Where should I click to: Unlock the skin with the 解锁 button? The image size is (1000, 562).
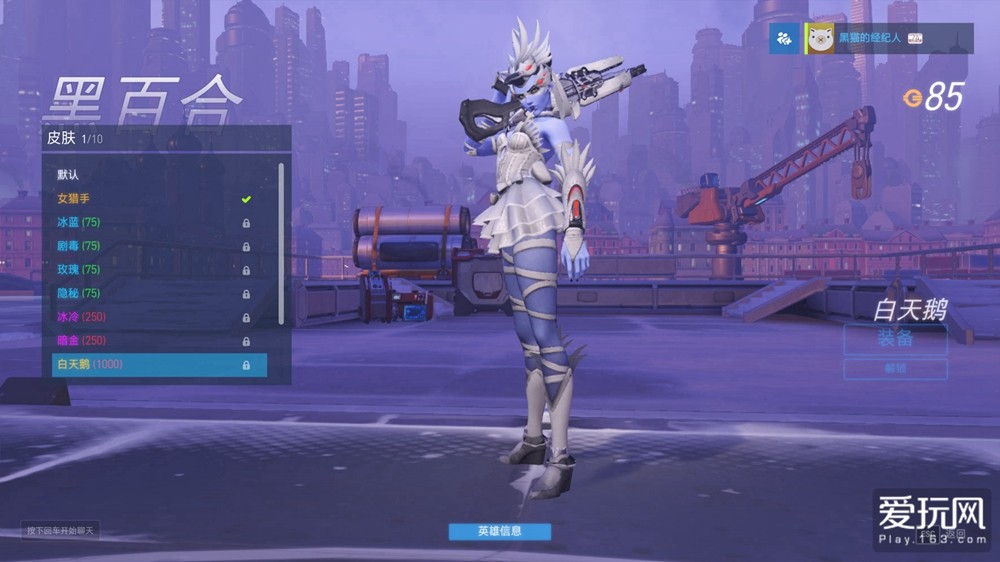coord(895,369)
